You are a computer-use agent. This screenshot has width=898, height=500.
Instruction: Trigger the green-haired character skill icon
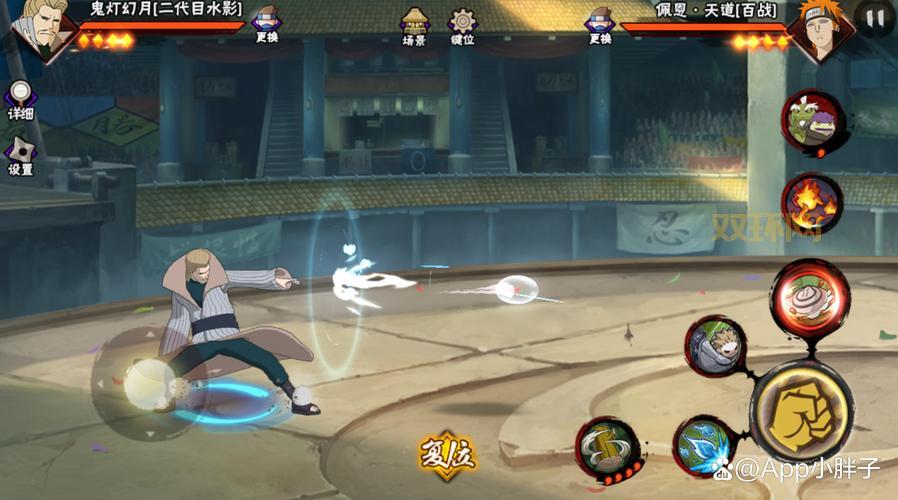click(x=716, y=346)
